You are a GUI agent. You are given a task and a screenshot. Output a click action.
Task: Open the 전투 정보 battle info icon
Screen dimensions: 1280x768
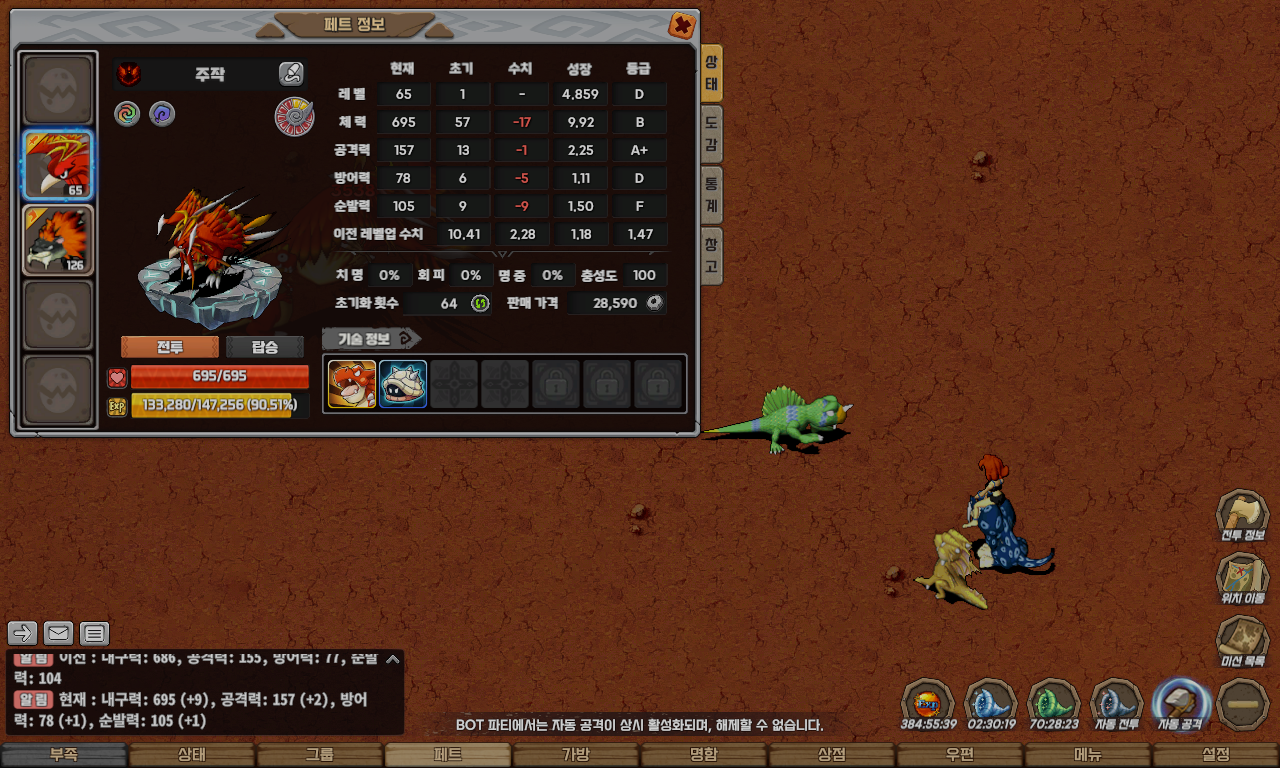point(1242,516)
